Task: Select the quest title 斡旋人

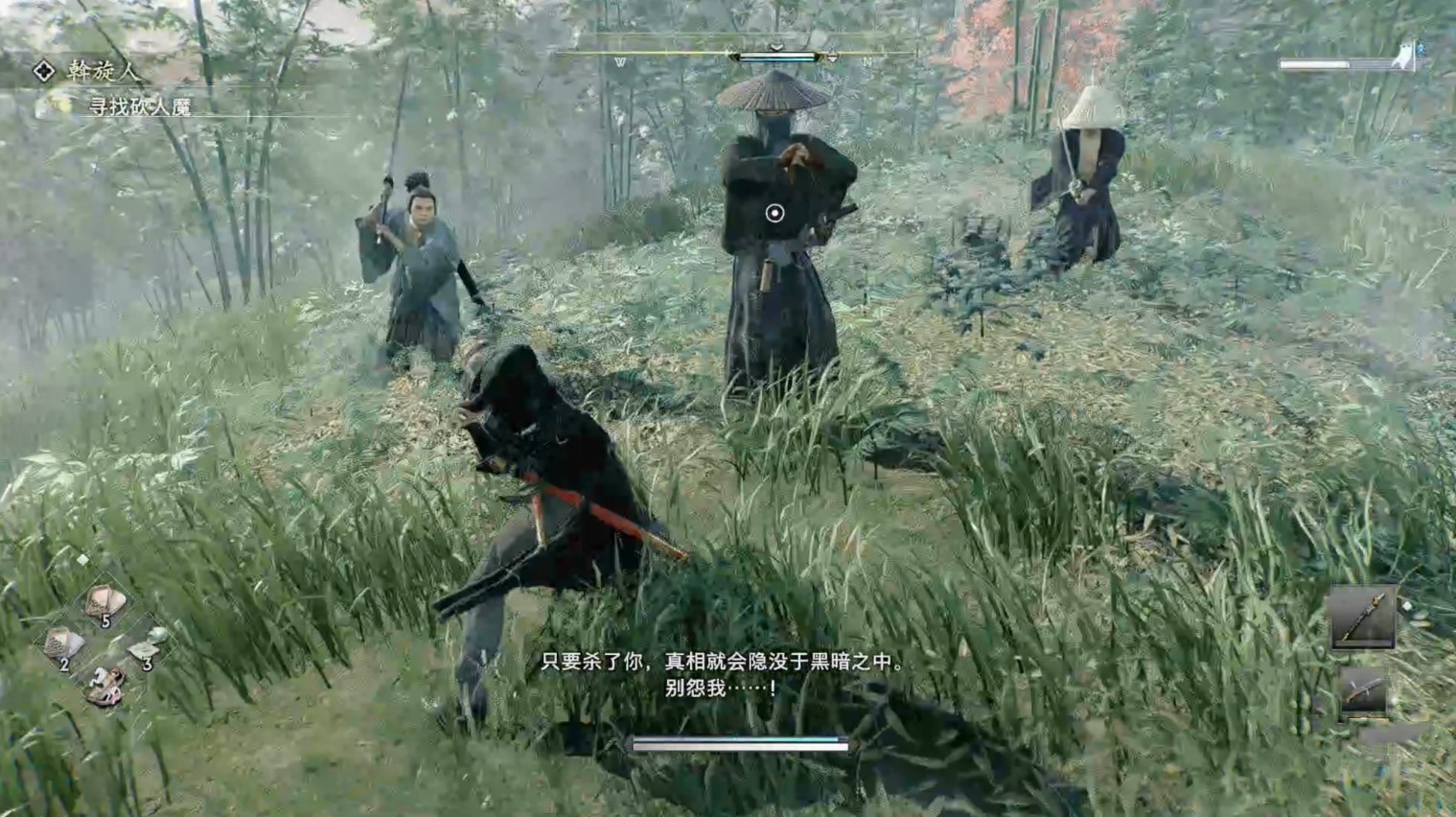Action: (101, 69)
